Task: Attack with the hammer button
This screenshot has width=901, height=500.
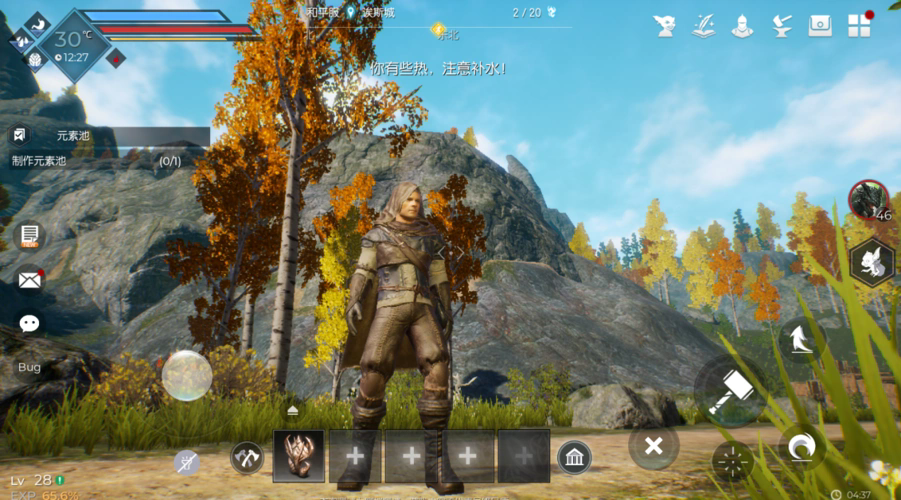Action: coord(729,391)
